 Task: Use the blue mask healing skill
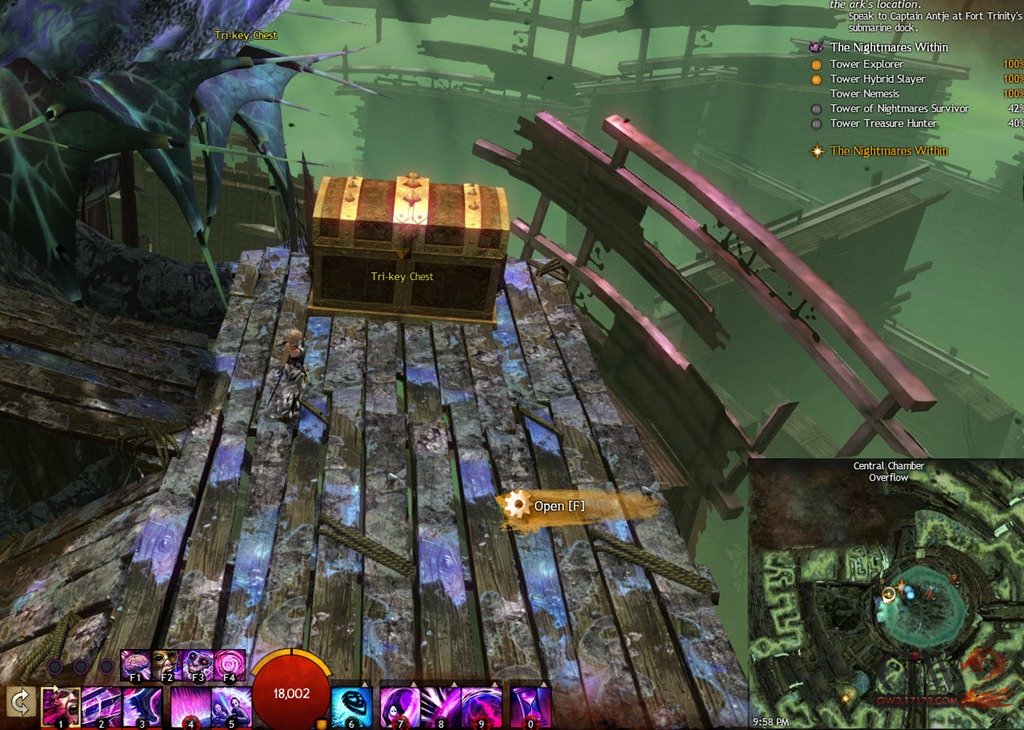pyautogui.click(x=351, y=705)
